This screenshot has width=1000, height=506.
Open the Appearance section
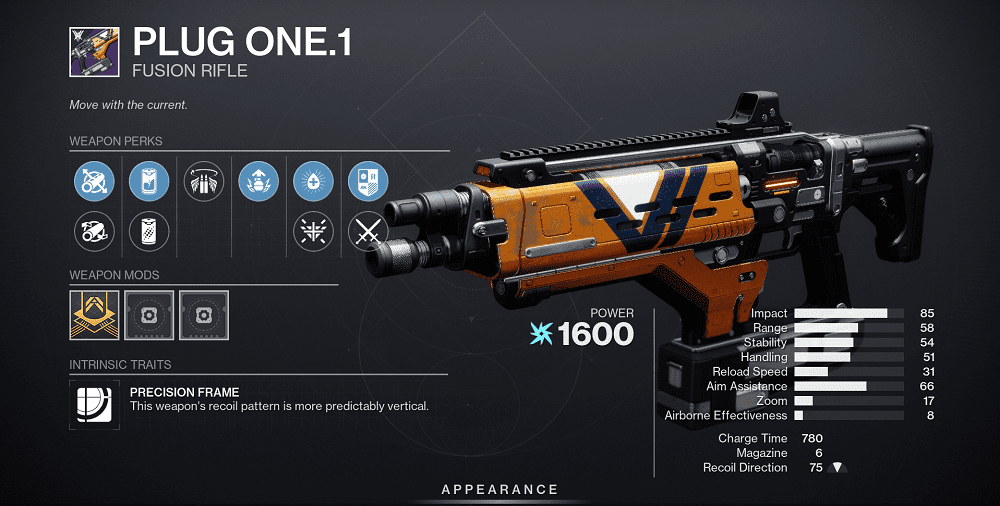pos(500,489)
